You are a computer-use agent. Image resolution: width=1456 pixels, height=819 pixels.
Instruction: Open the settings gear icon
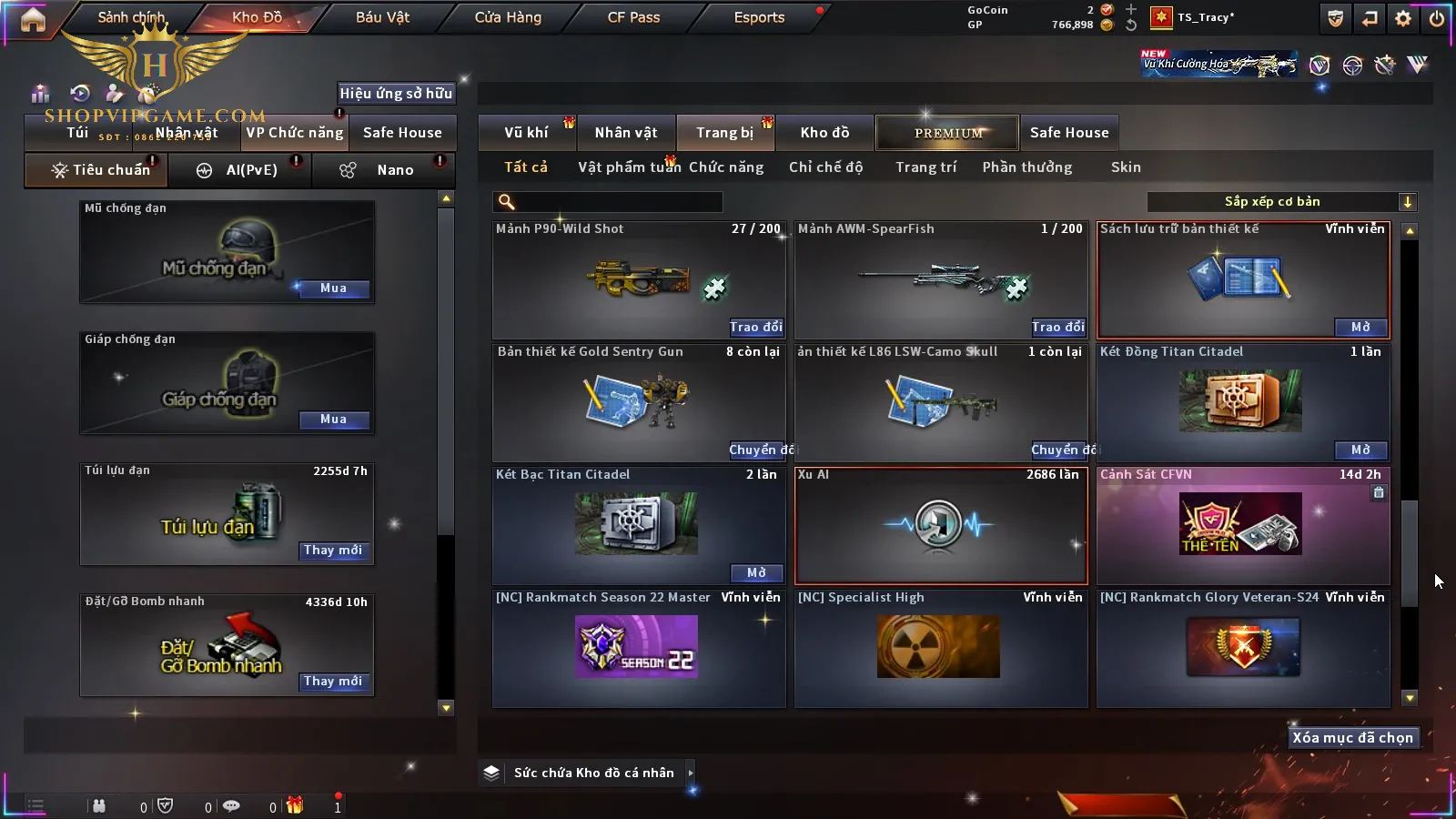tap(1403, 18)
